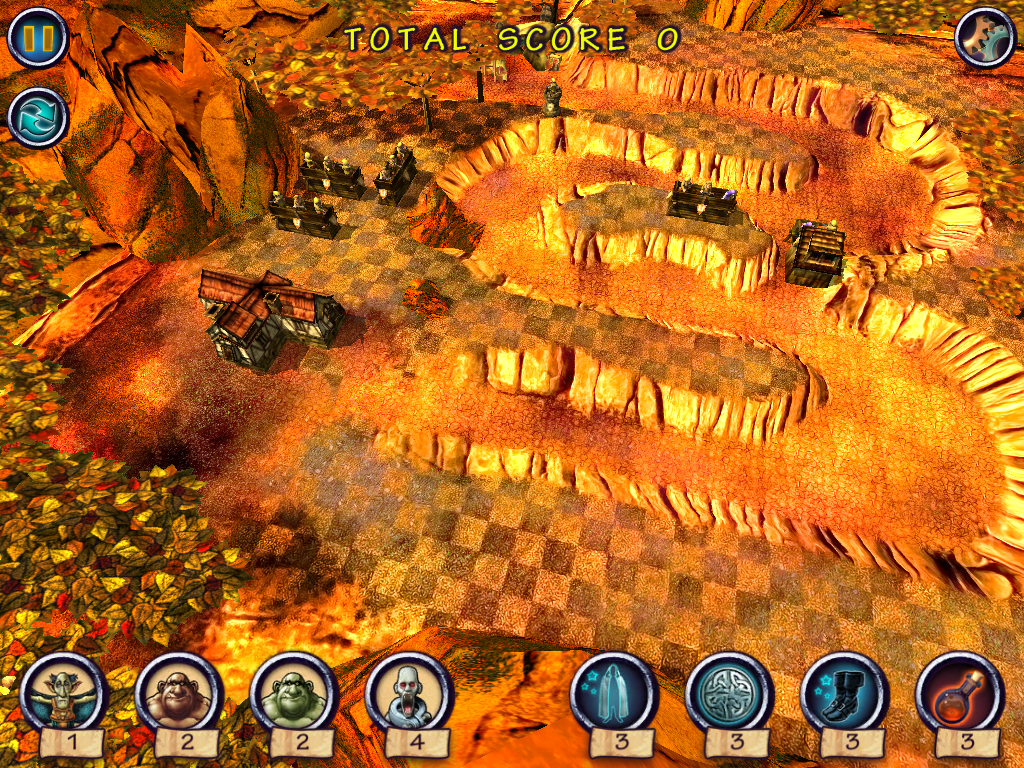Open the gear settings button
The height and width of the screenshot is (768, 1024).
pyautogui.click(x=984, y=38)
